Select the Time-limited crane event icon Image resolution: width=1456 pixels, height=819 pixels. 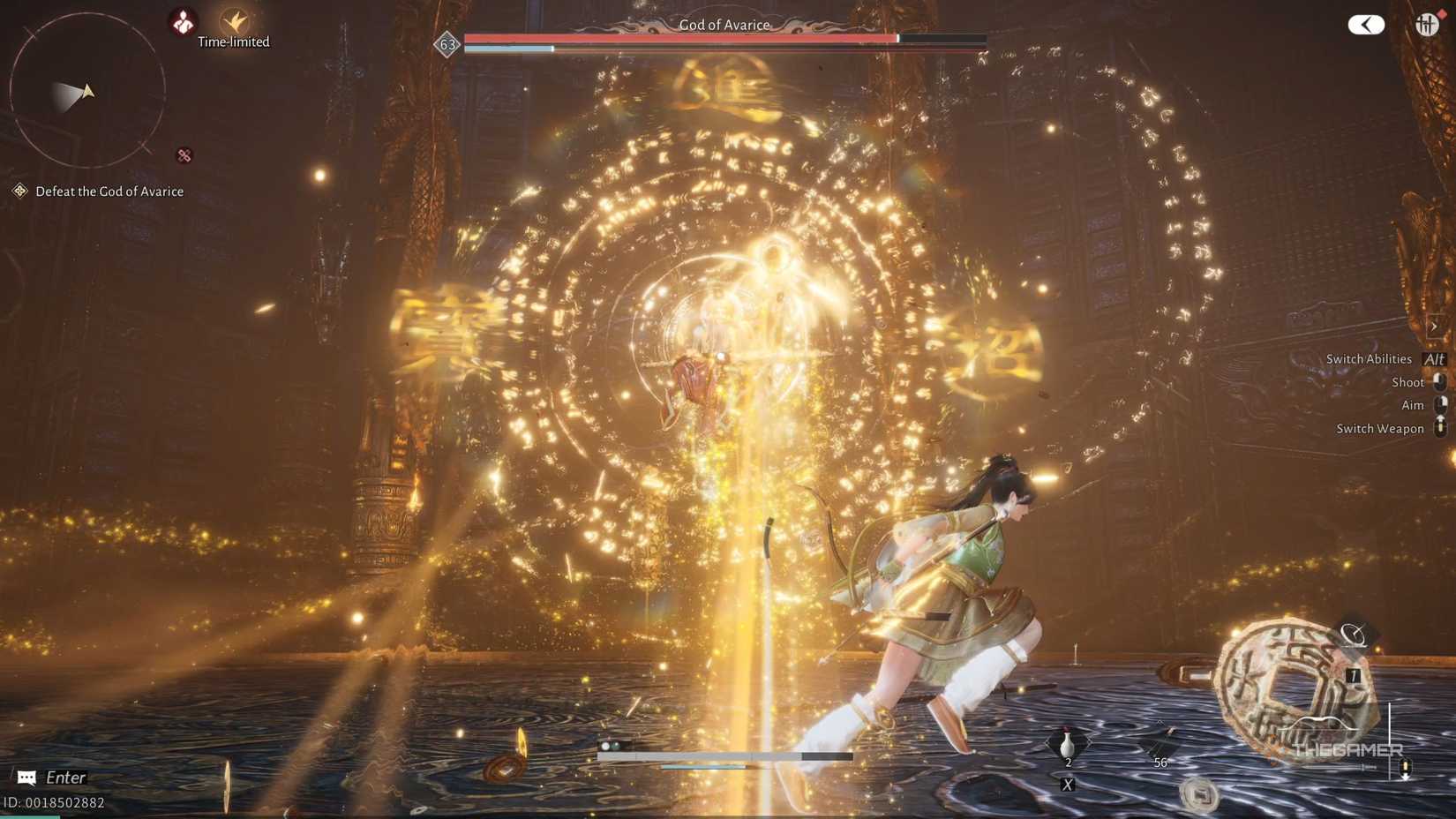point(235,20)
